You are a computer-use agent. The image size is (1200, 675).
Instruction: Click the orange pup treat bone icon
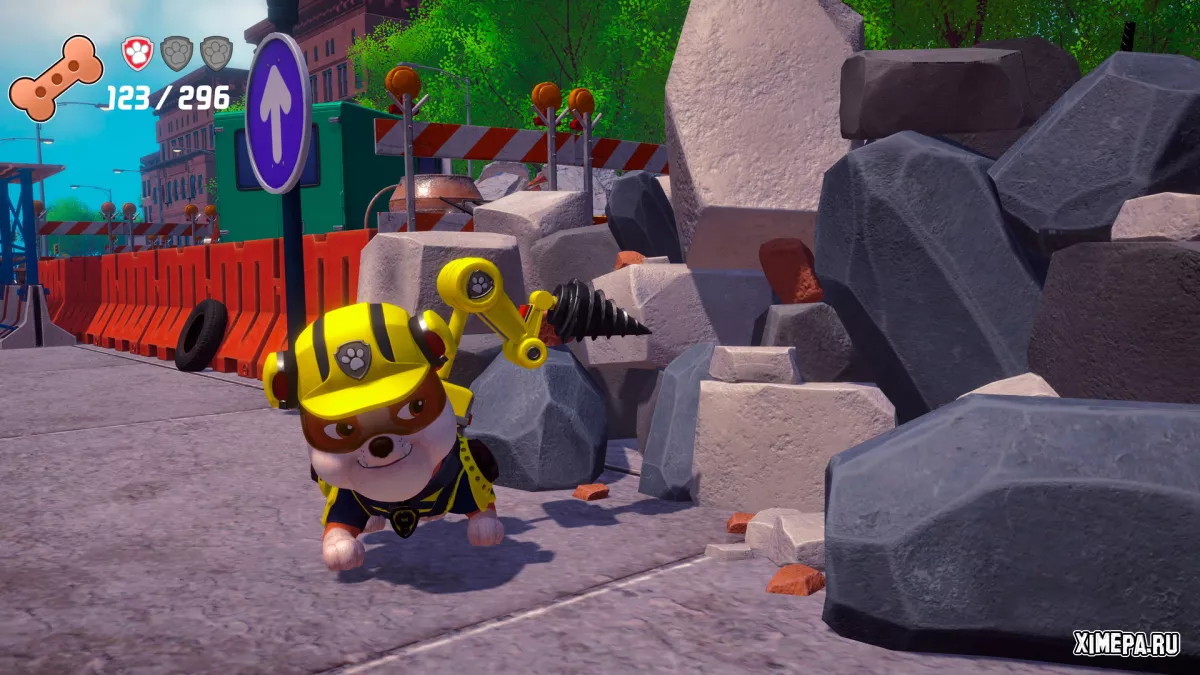pyautogui.click(x=56, y=77)
